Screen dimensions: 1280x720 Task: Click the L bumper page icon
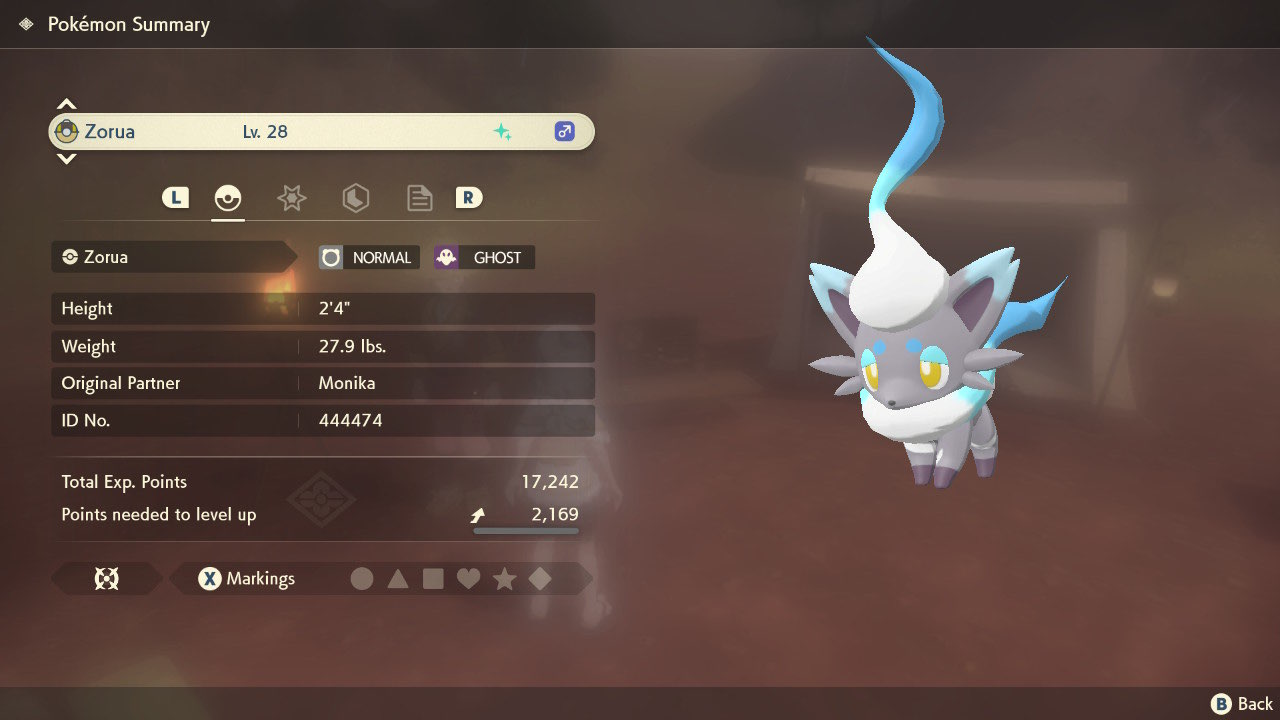(x=175, y=197)
